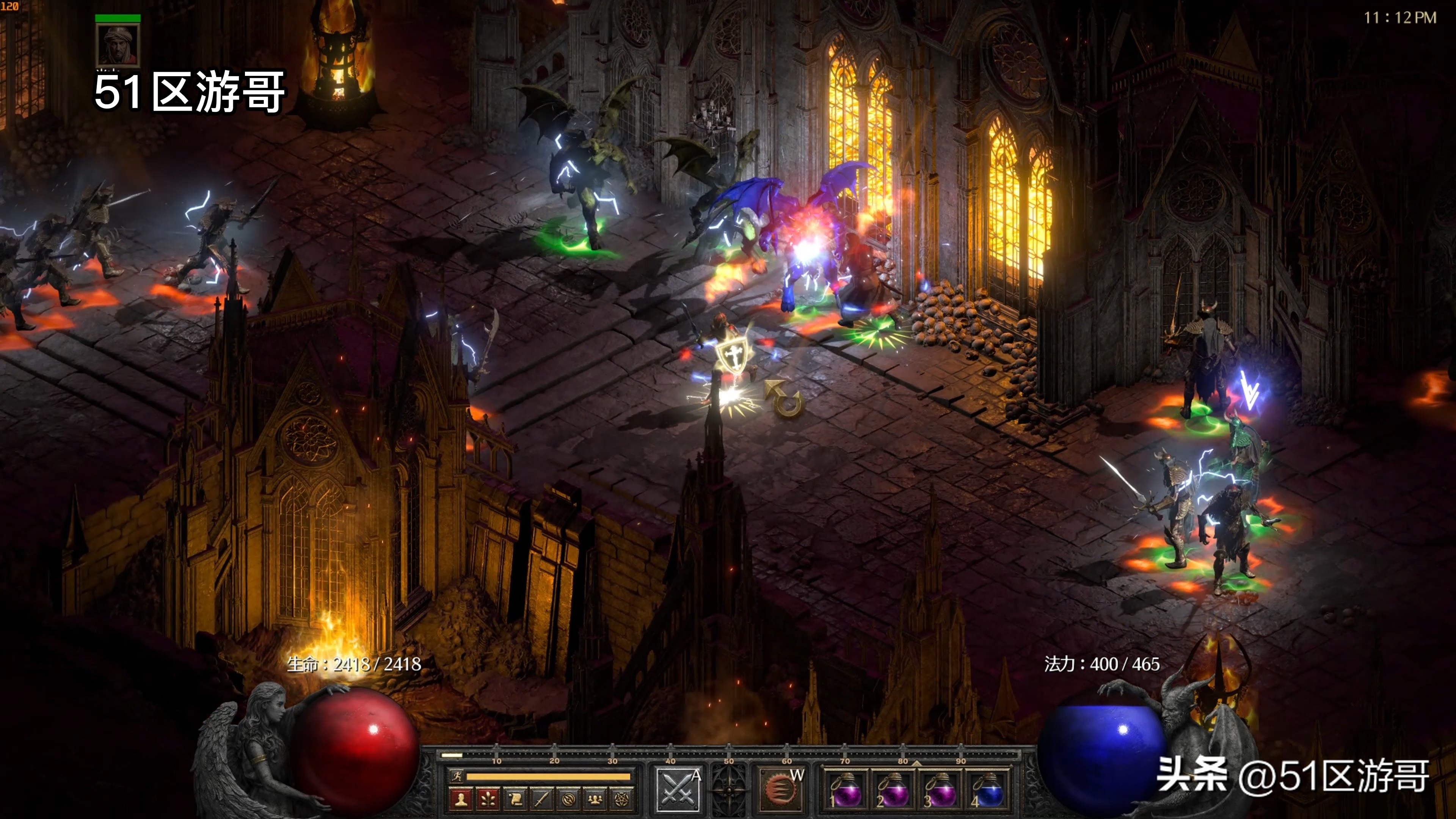Click the pentagram game menu button

pos(622,799)
